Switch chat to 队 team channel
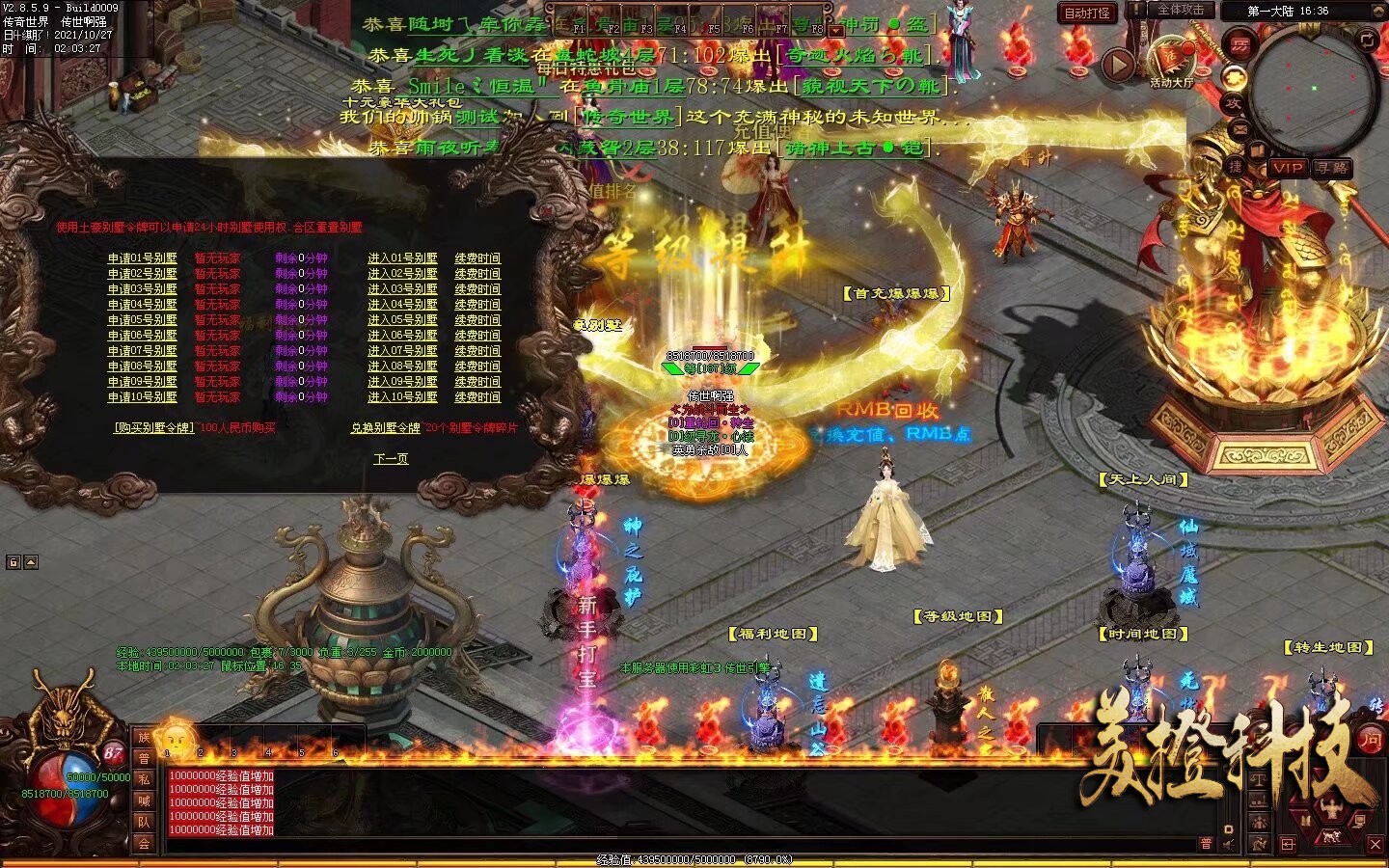The width and height of the screenshot is (1389, 868). 144,823
